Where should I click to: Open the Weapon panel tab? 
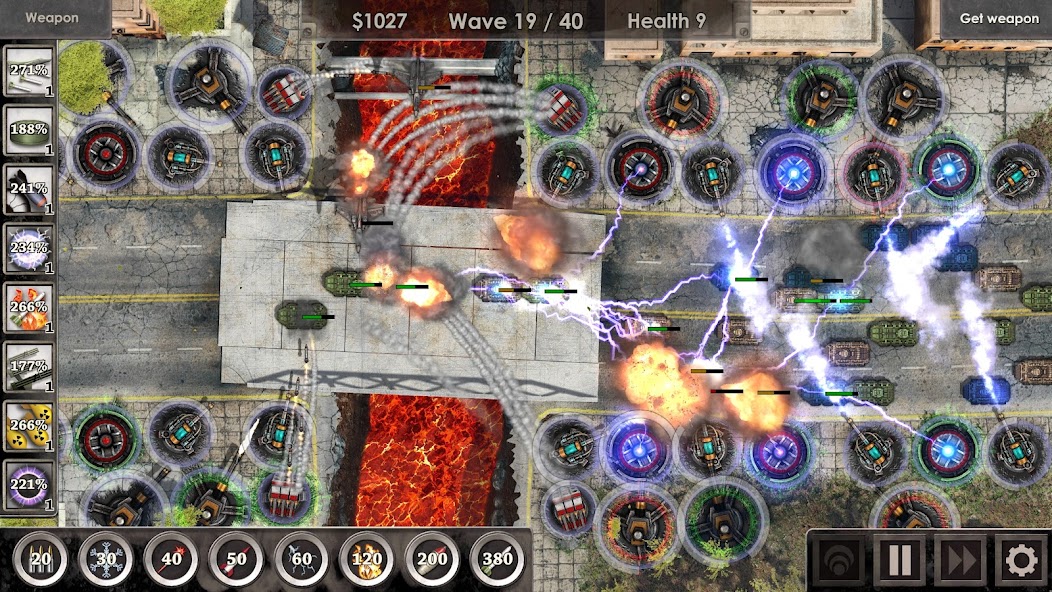(x=52, y=17)
